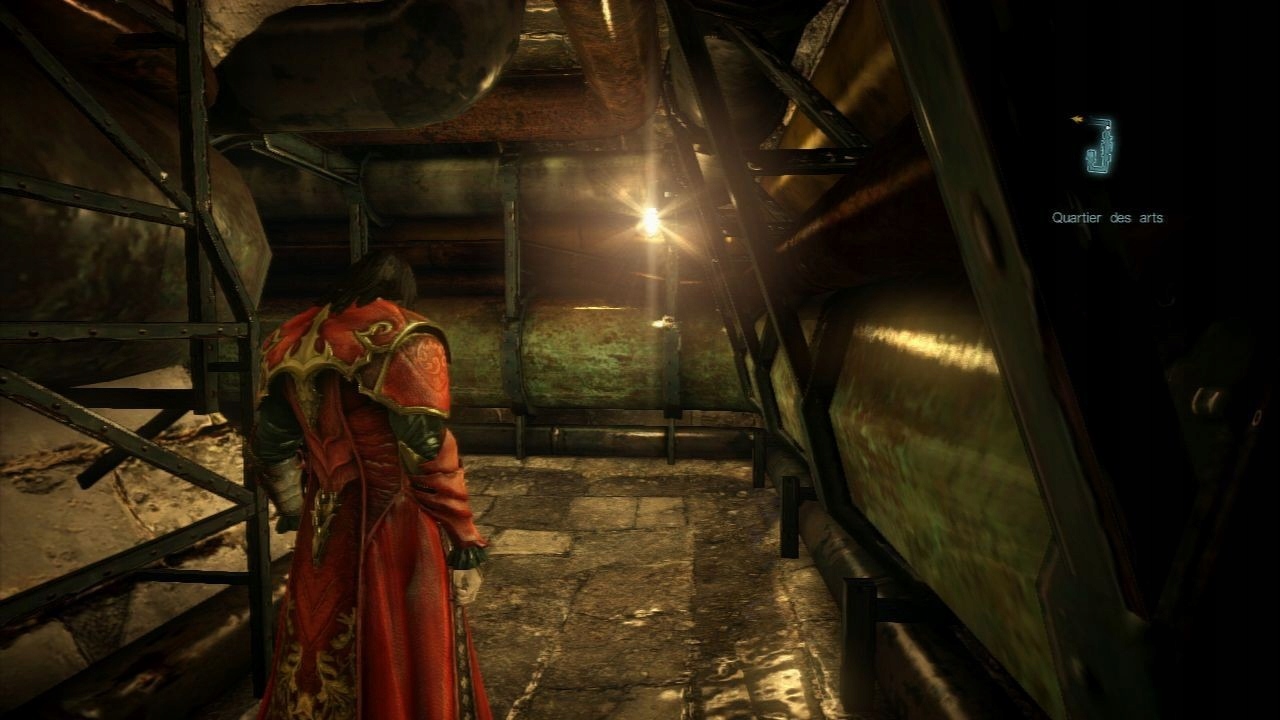The image size is (1280, 720).
Task: Select the orange player arrow on the minimap
Action: click(x=1077, y=117)
